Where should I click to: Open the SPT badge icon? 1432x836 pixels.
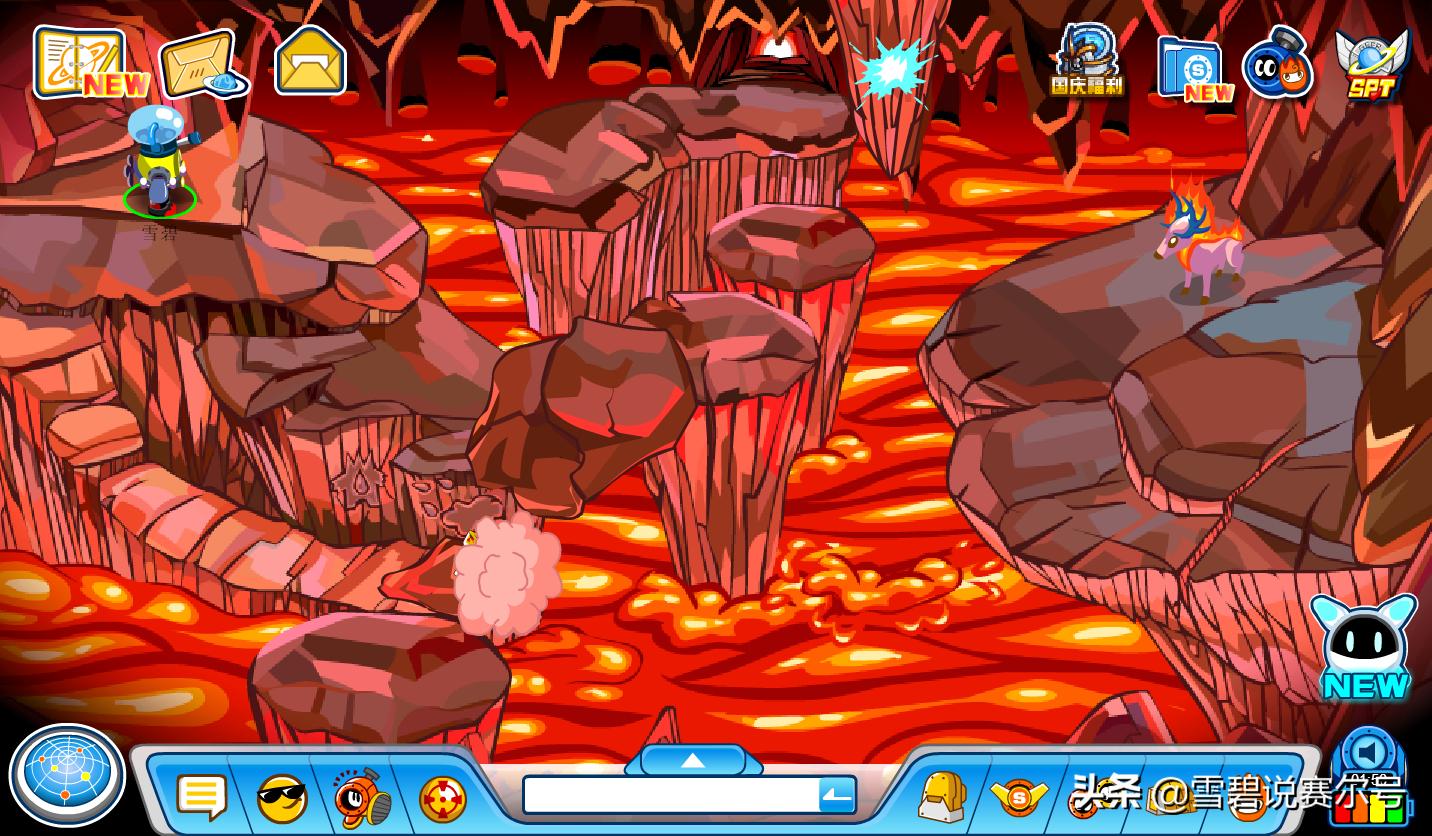(x=1371, y=63)
